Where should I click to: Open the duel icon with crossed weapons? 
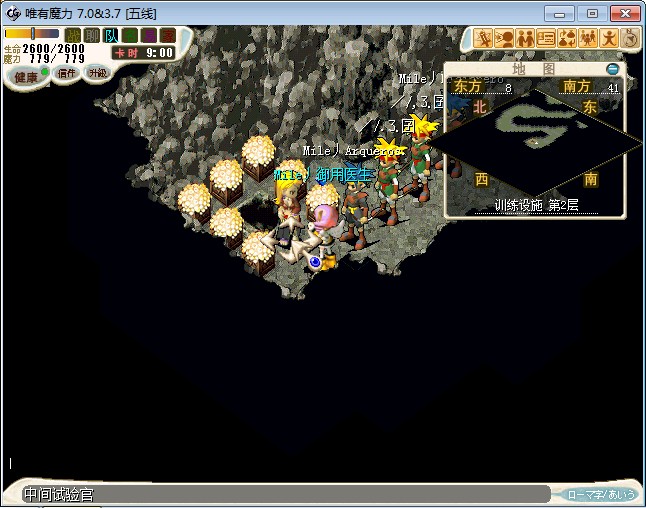484,38
